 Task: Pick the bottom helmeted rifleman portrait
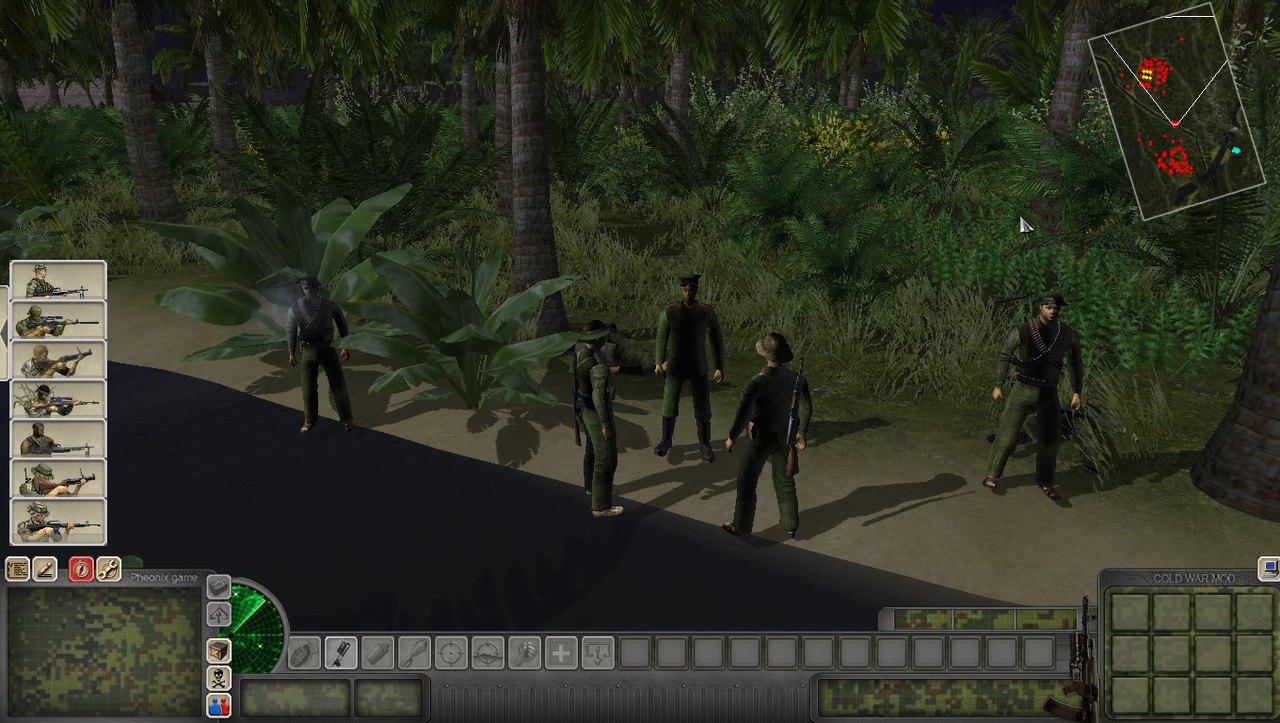[58, 521]
